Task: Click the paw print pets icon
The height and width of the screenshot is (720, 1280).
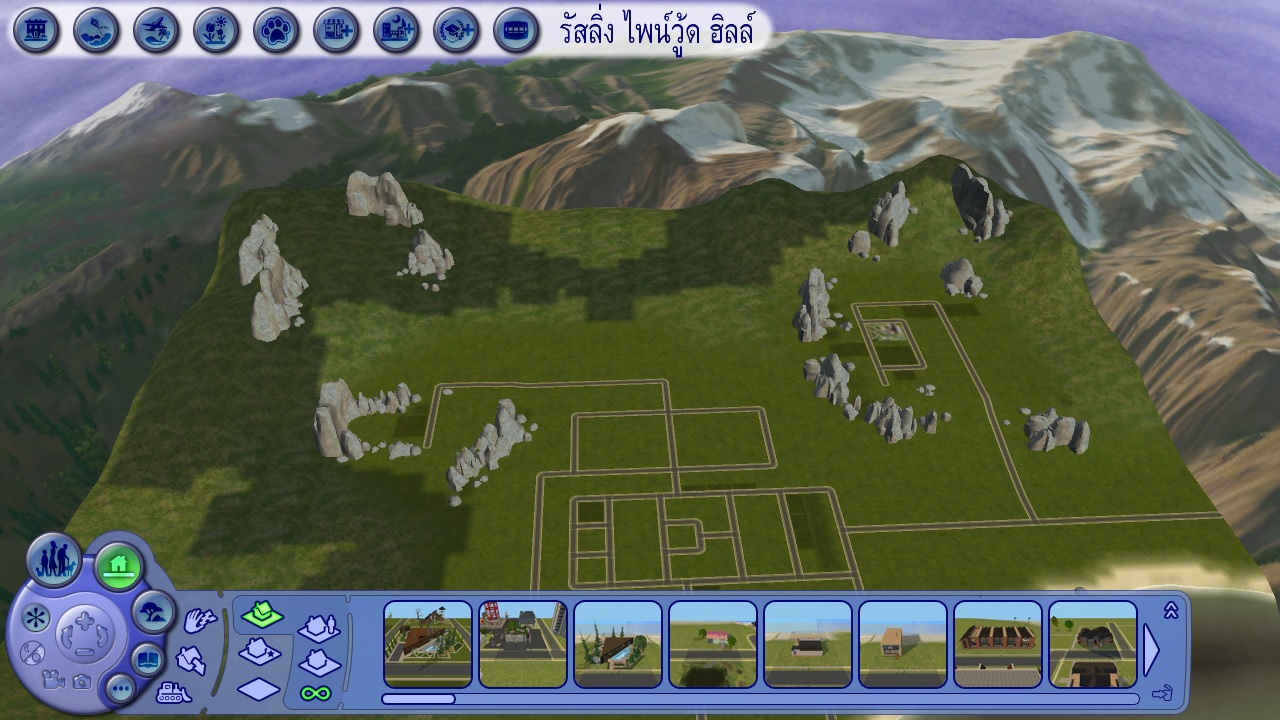Action: [x=276, y=30]
